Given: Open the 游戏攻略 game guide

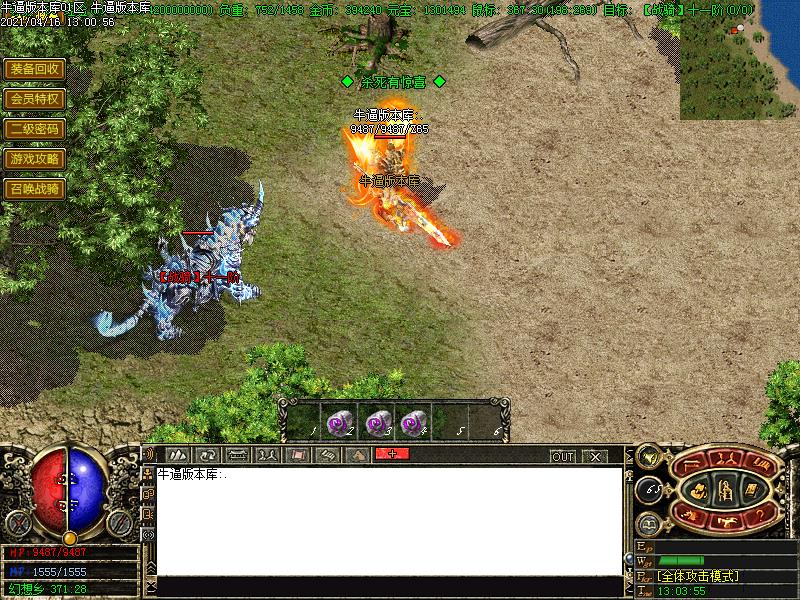Looking at the screenshot, I should (x=34, y=159).
